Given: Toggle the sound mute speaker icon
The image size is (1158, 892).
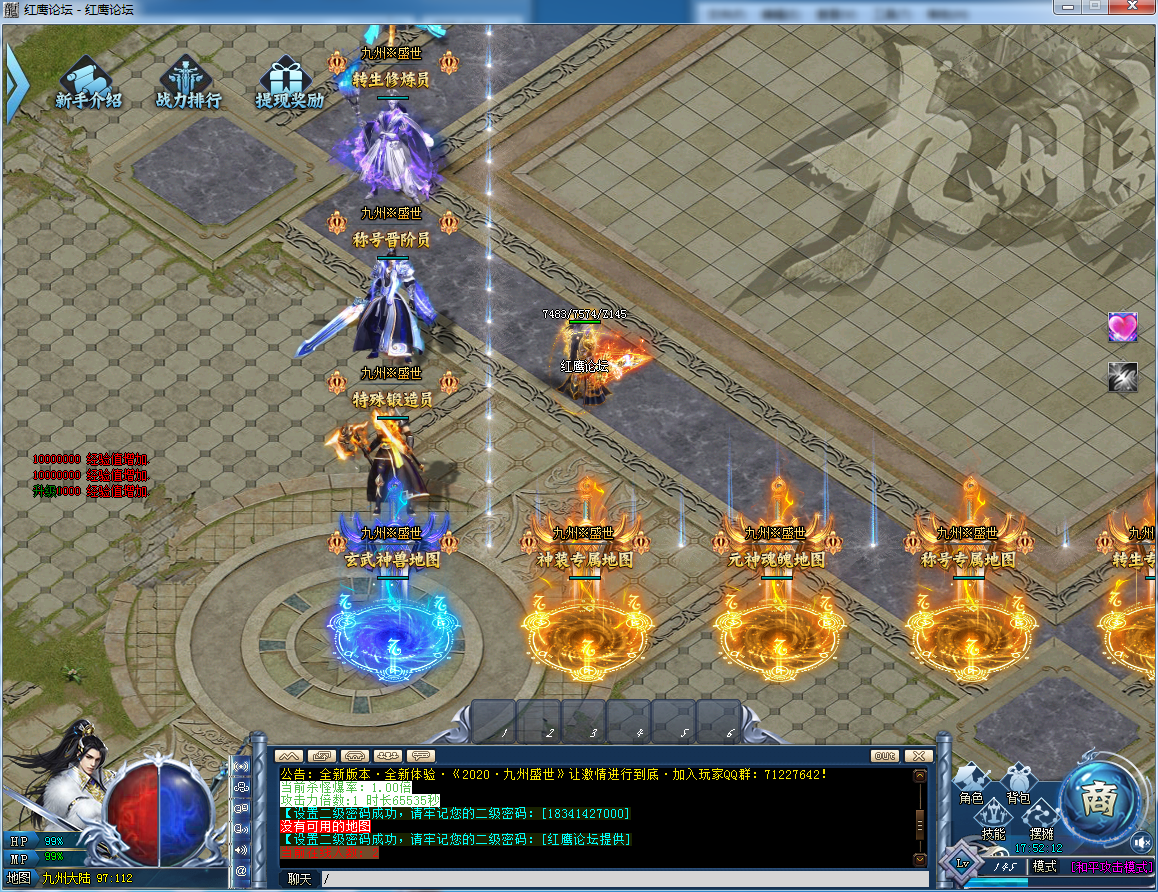Looking at the screenshot, I should [x=1141, y=841].
